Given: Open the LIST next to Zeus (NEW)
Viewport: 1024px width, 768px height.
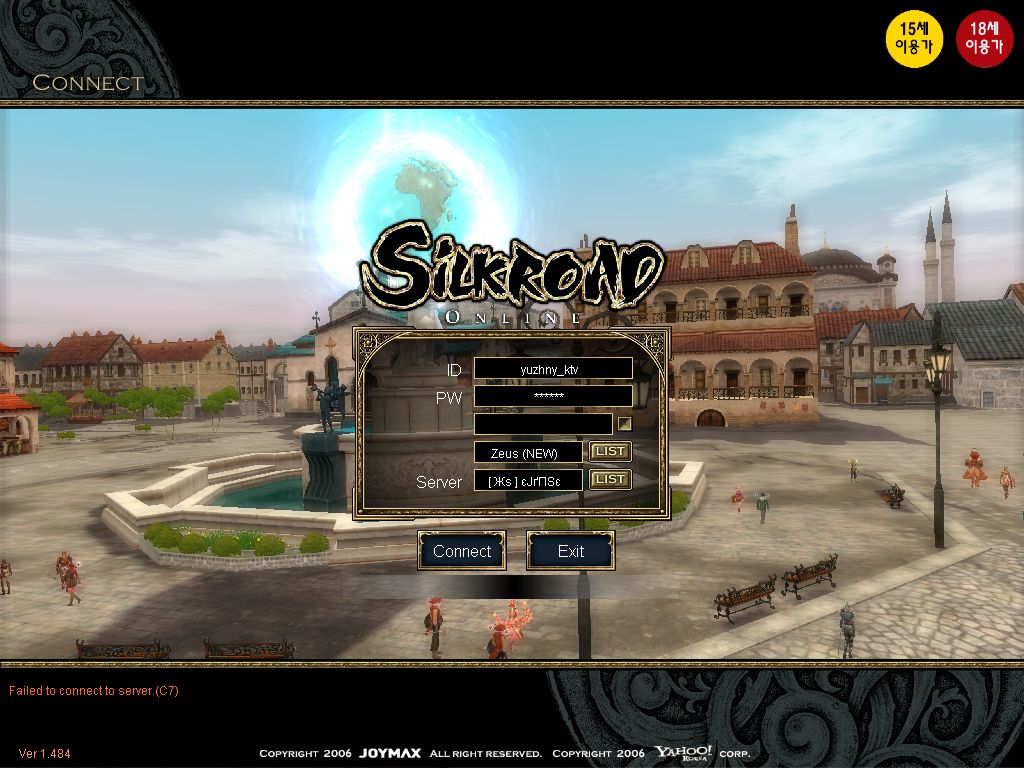Looking at the screenshot, I should (x=609, y=452).
